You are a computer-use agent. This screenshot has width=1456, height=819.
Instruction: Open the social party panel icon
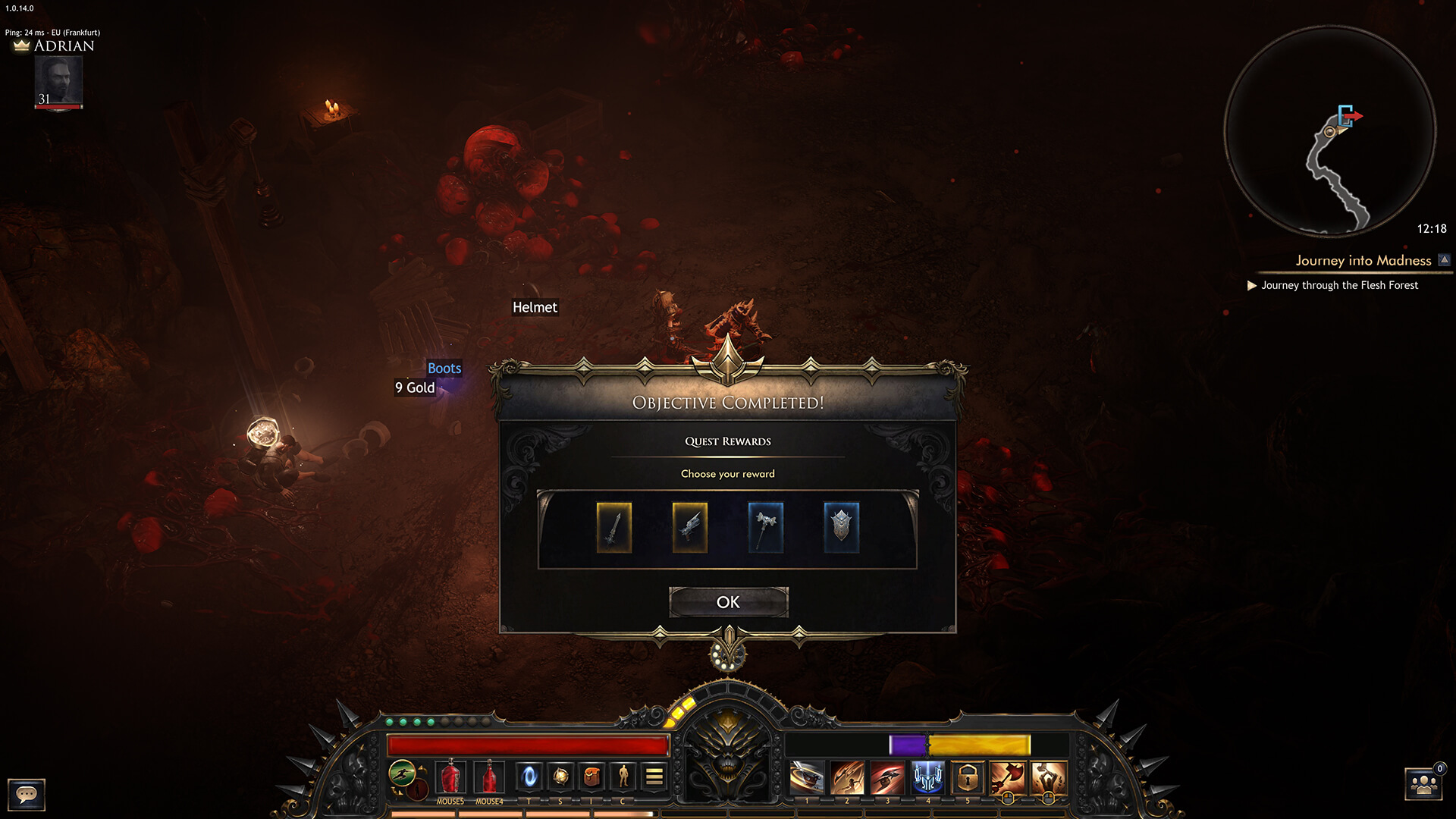1423,784
